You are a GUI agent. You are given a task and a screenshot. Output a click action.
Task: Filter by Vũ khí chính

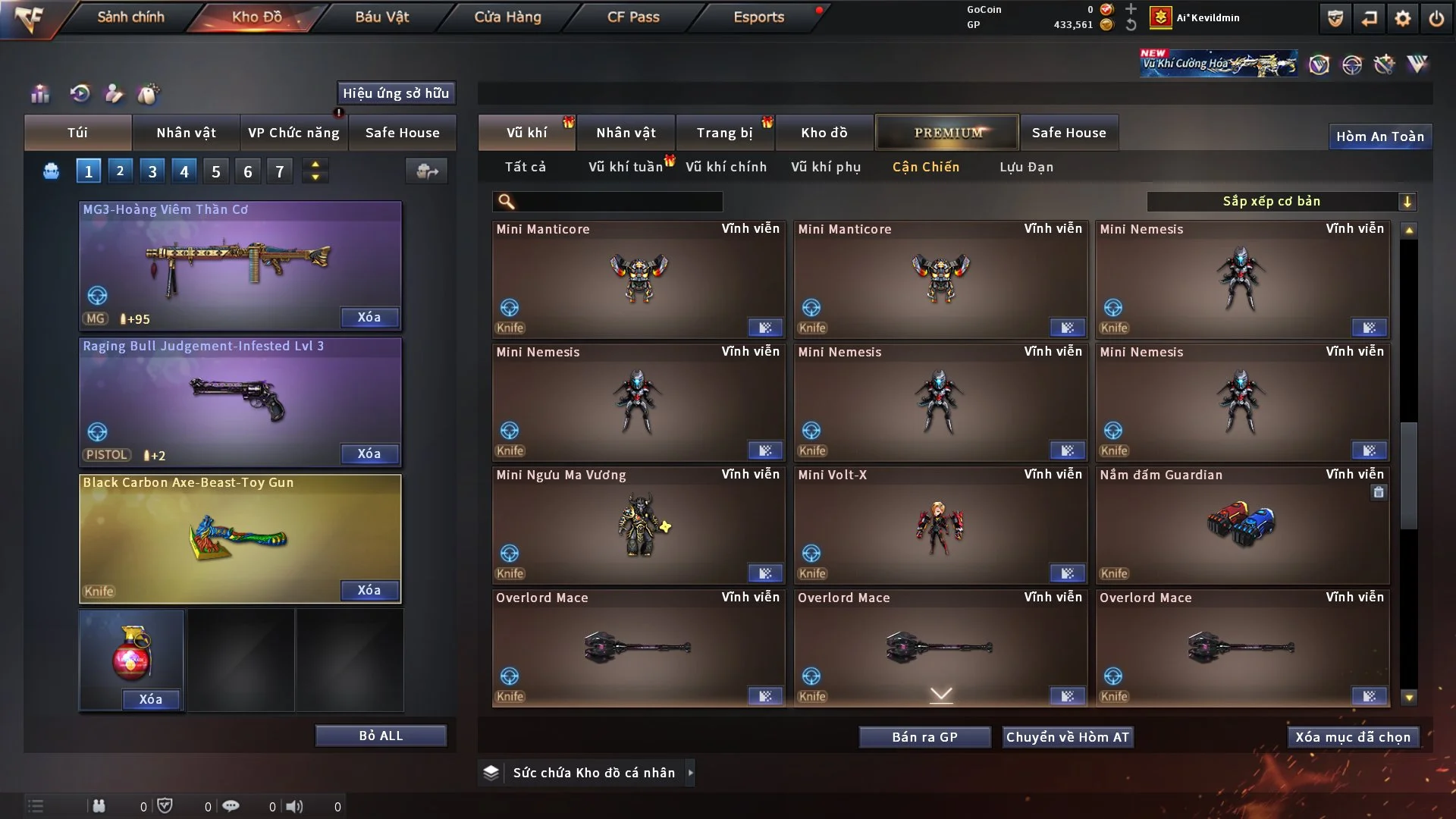(x=726, y=167)
